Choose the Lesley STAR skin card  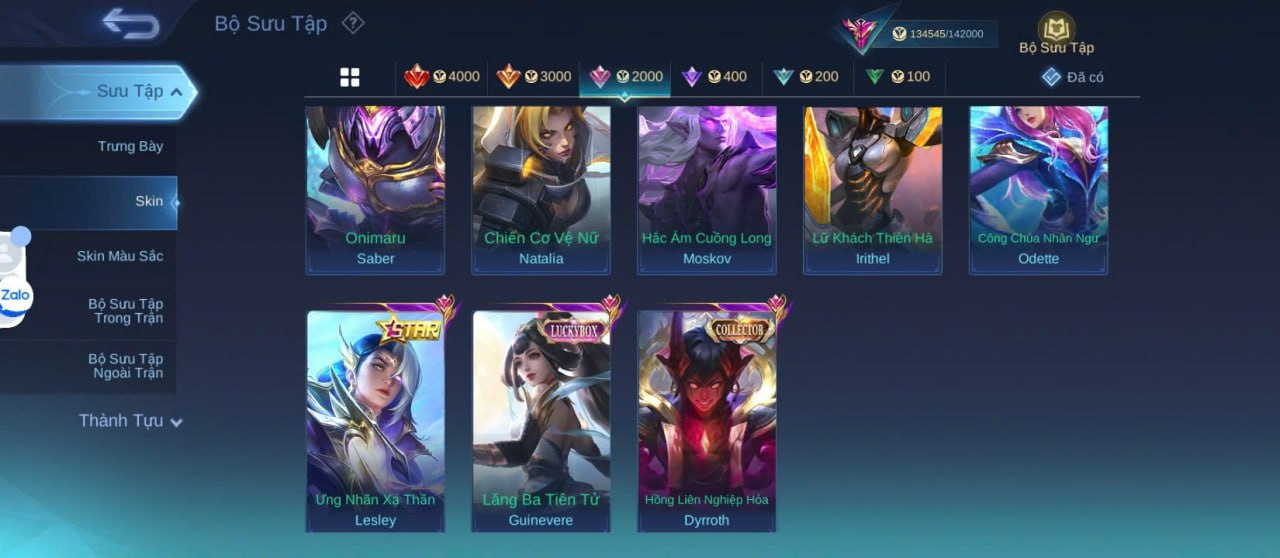(x=375, y=420)
